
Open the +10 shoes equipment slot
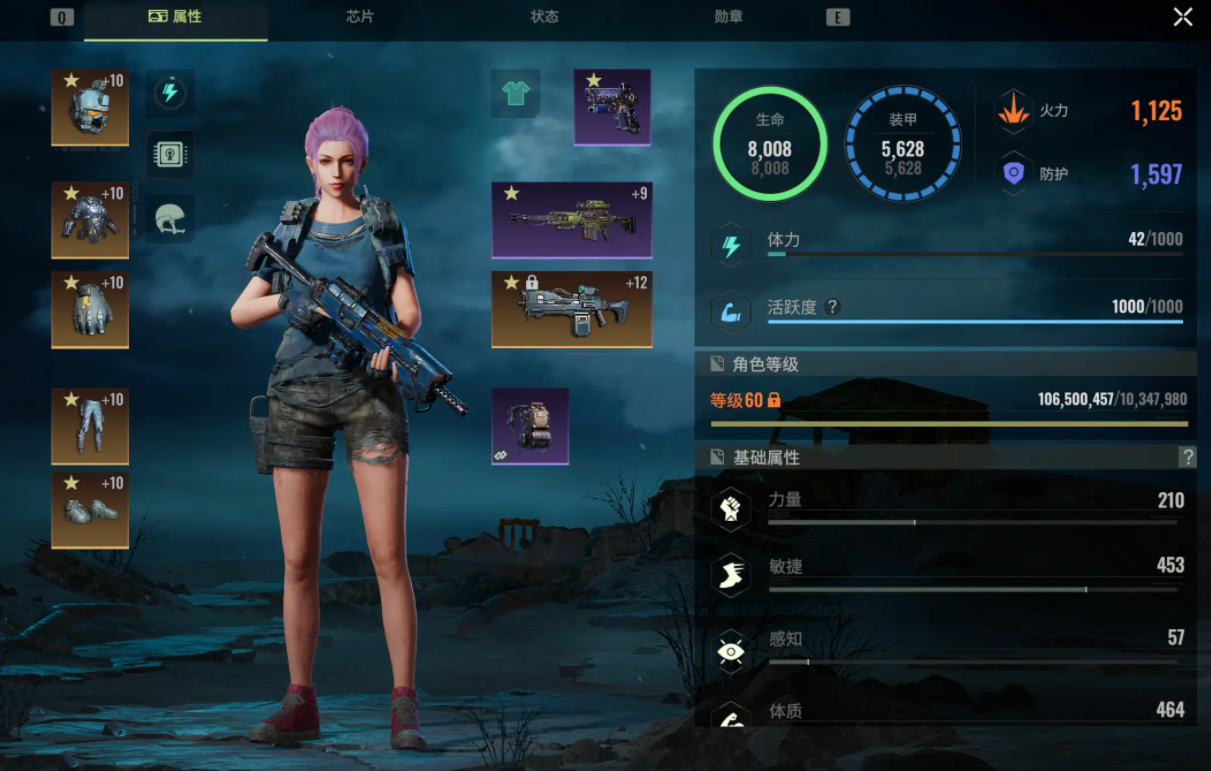click(90, 511)
